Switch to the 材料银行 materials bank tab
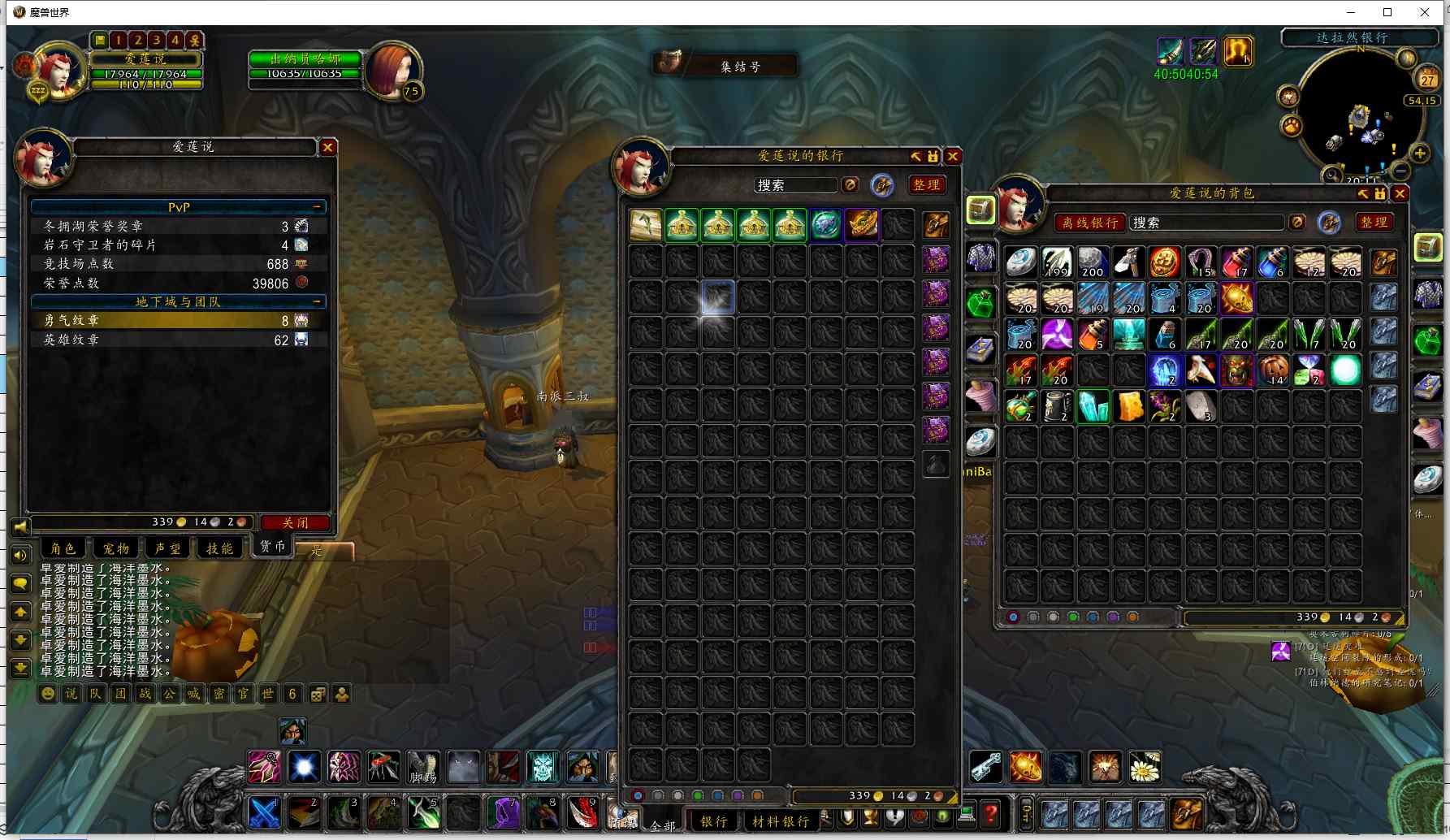1450x840 pixels. coord(781,821)
